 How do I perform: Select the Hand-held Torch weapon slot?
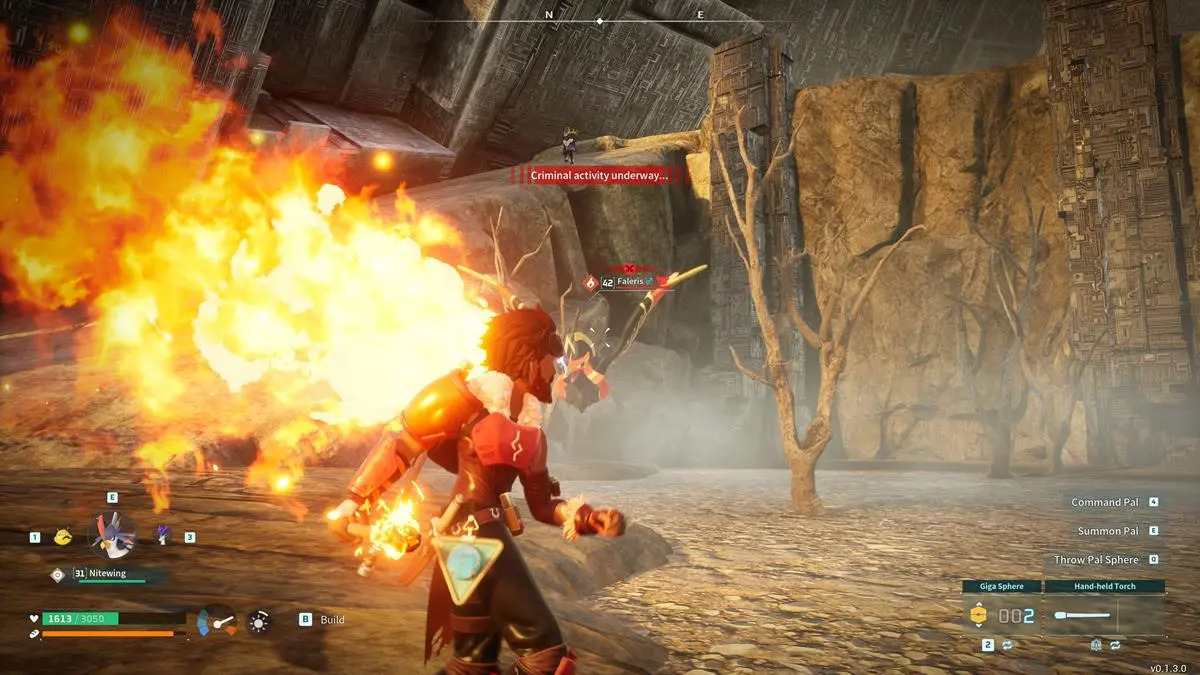pyautogui.click(x=1104, y=615)
